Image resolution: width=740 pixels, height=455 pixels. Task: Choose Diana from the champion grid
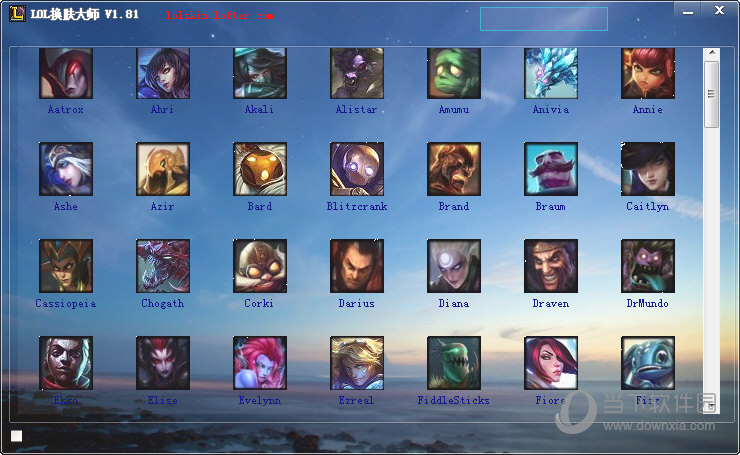(454, 265)
